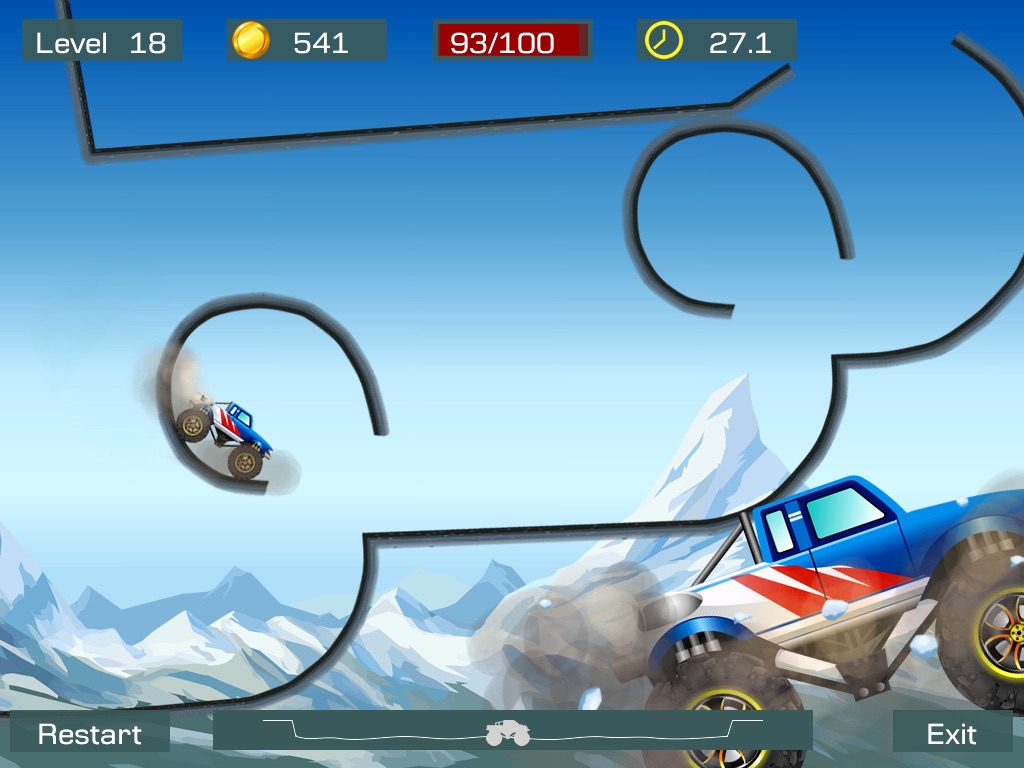Exit the level
The height and width of the screenshot is (768, 1024).
click(x=951, y=734)
